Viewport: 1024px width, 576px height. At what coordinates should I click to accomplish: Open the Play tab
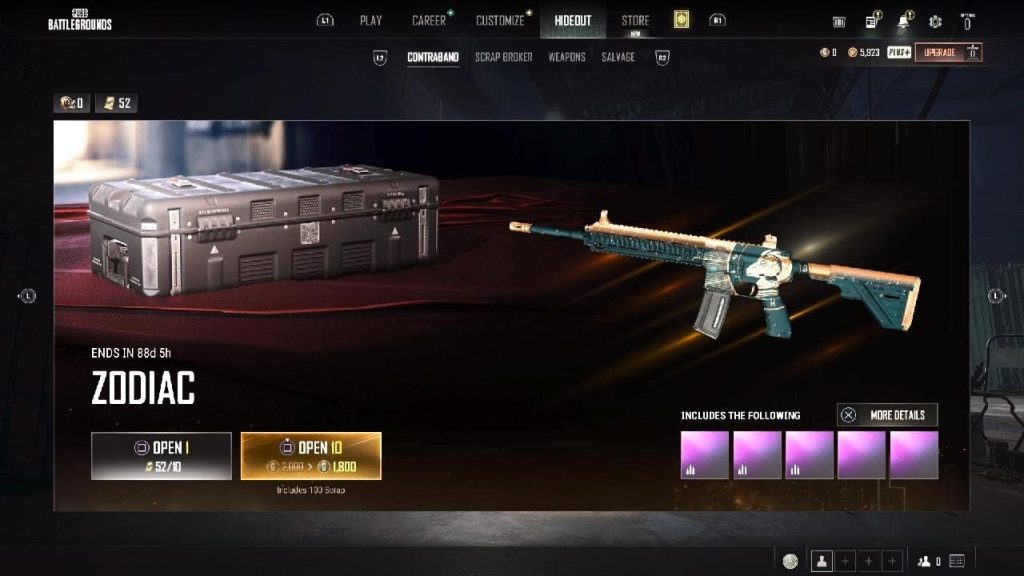point(371,20)
